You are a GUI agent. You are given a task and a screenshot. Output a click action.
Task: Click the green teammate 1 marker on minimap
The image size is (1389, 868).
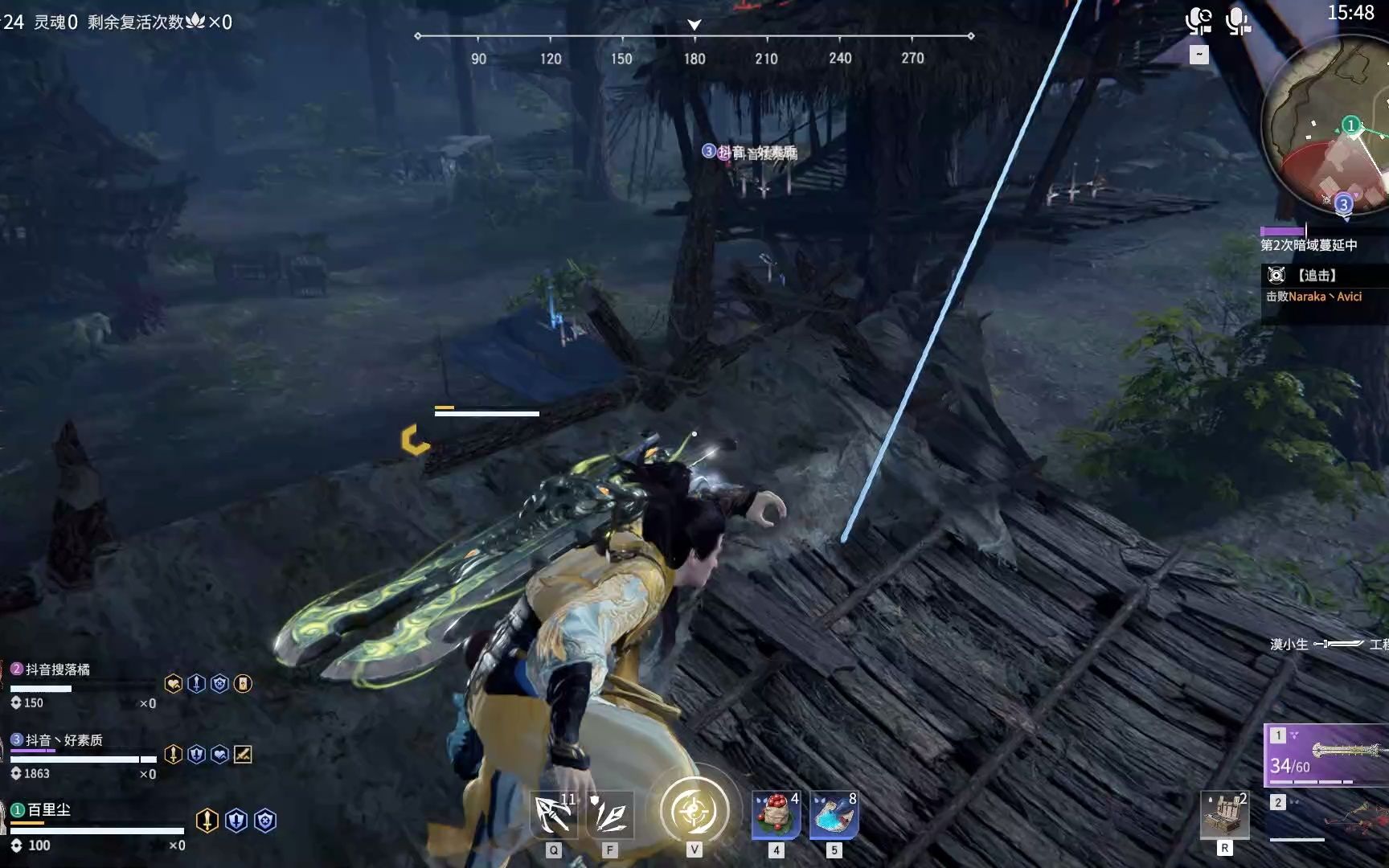pyautogui.click(x=1351, y=125)
